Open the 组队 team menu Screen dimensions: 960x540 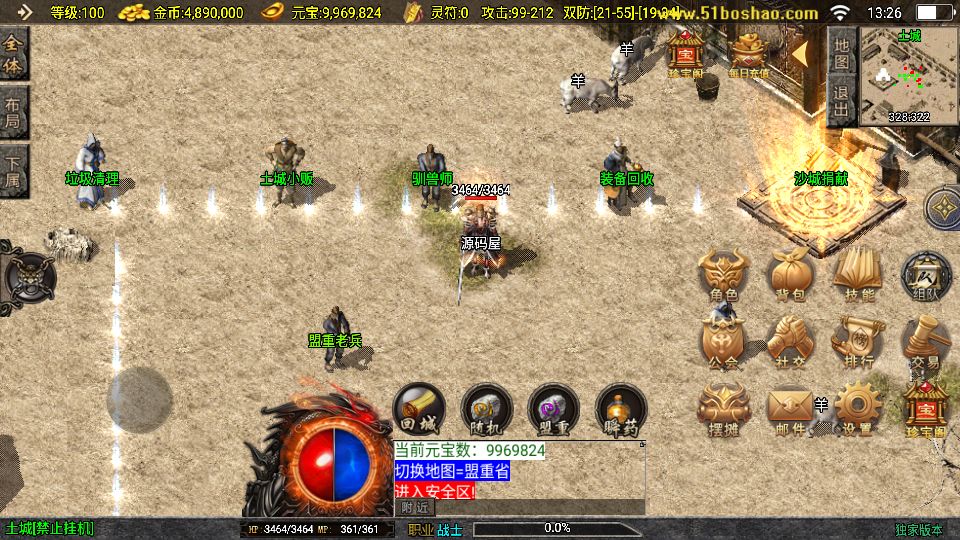925,275
